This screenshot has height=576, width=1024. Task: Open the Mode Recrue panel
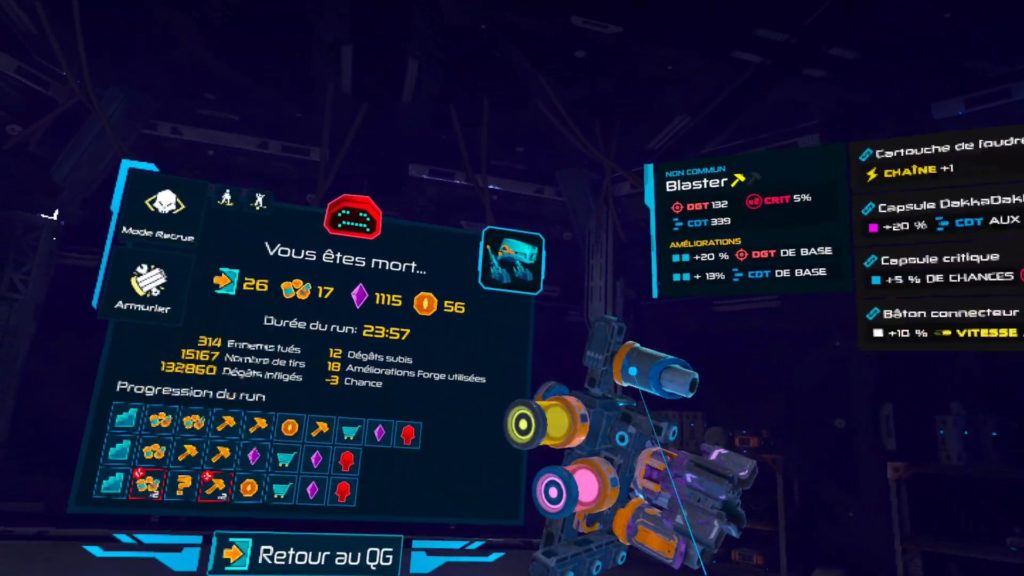pyautogui.click(x=157, y=215)
